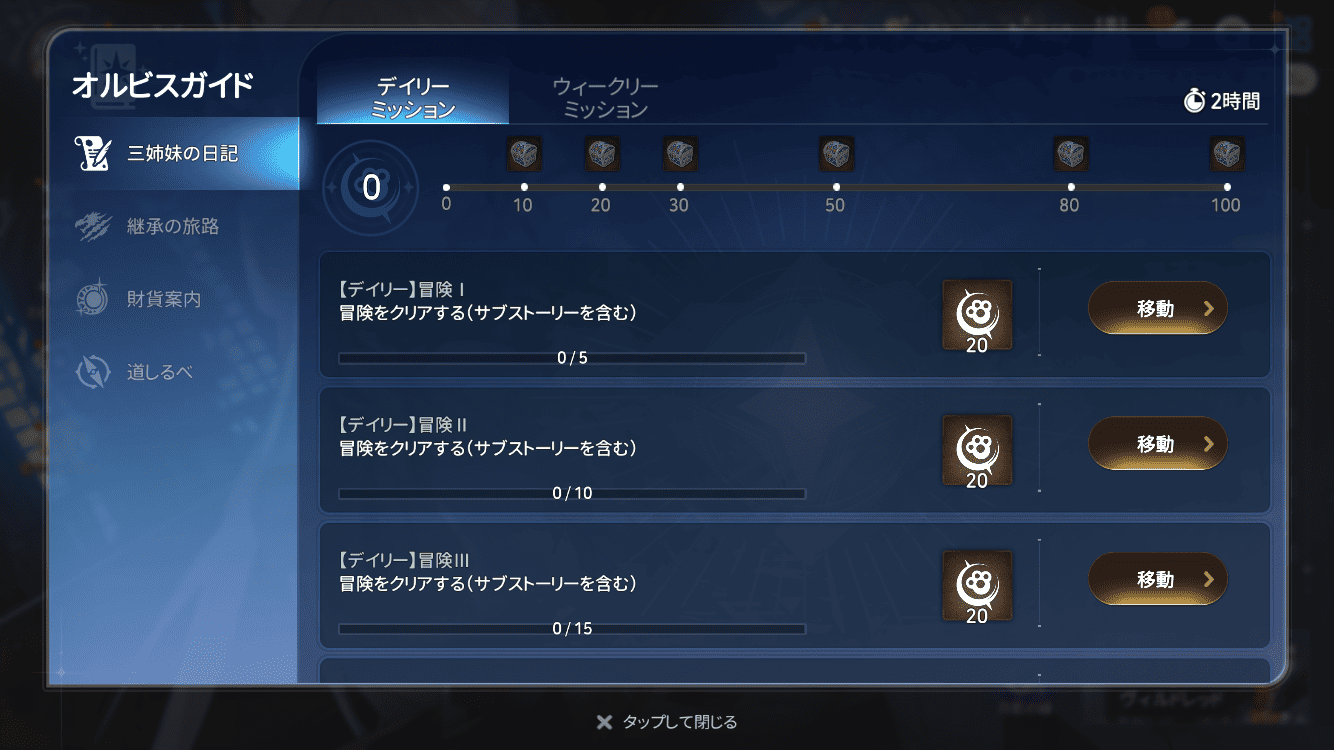The image size is (1334, 750).
Task: Expand the 移動 button chevron for 冒険 I
Action: click(x=1209, y=308)
